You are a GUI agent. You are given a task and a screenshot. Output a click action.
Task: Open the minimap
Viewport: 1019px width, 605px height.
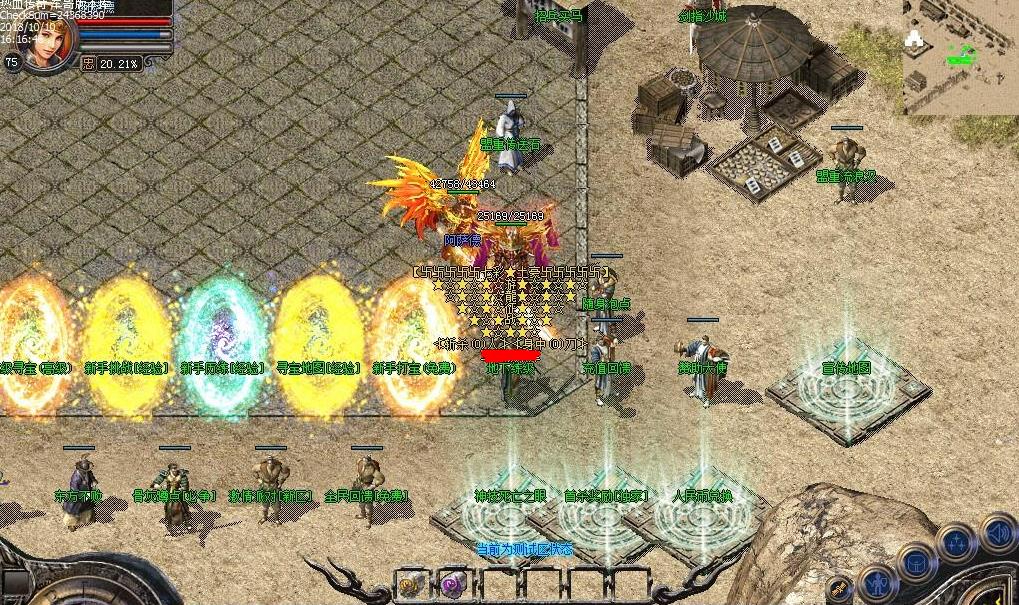coord(960,56)
